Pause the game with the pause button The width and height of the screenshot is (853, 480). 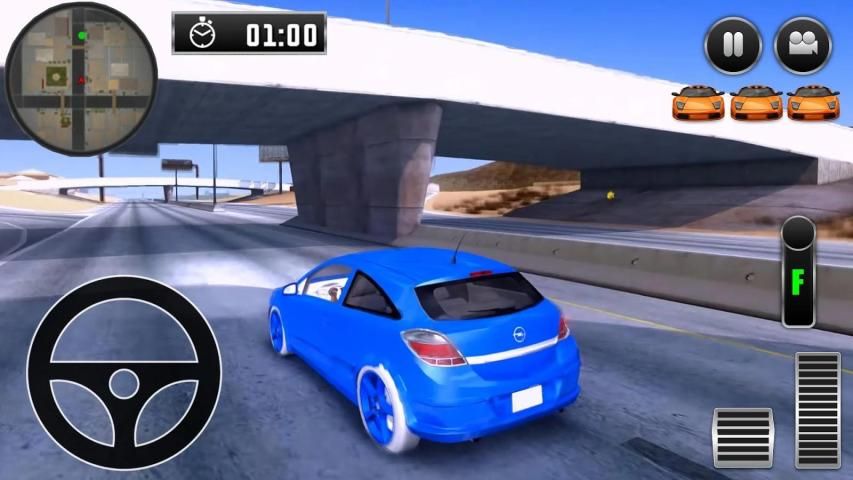[733, 46]
